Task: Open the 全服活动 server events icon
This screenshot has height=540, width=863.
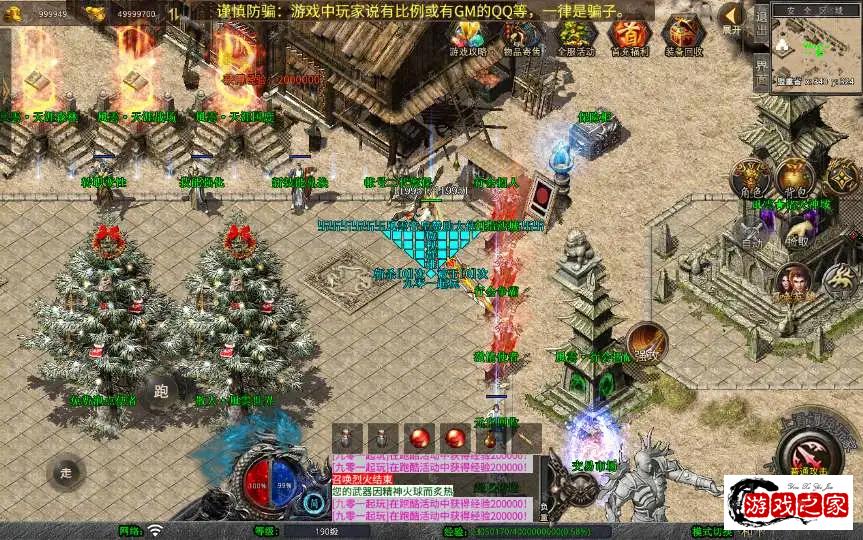Action: [x=575, y=37]
